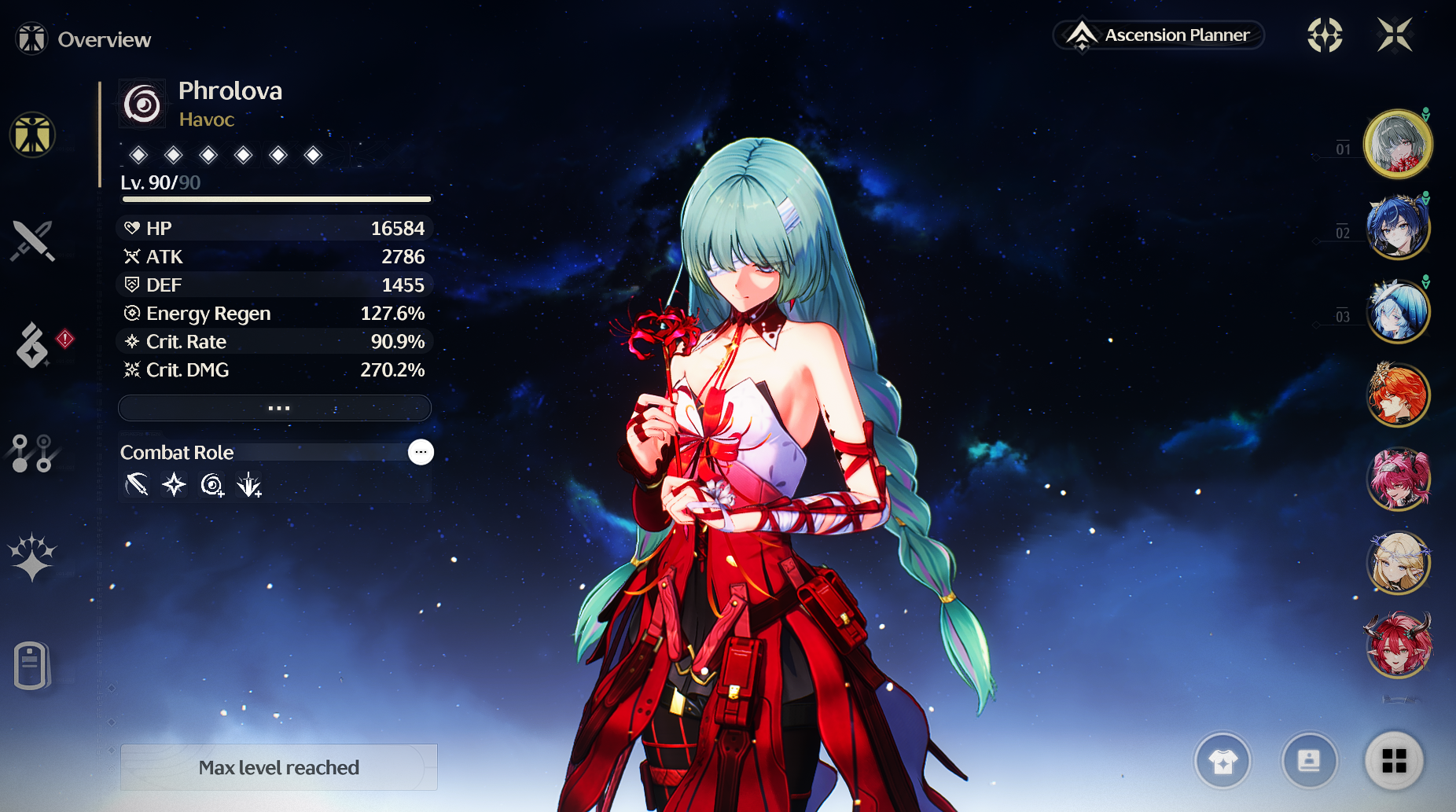The image size is (1456, 812).
Task: Click the shirt icon to change character skin
Action: pos(1223,760)
